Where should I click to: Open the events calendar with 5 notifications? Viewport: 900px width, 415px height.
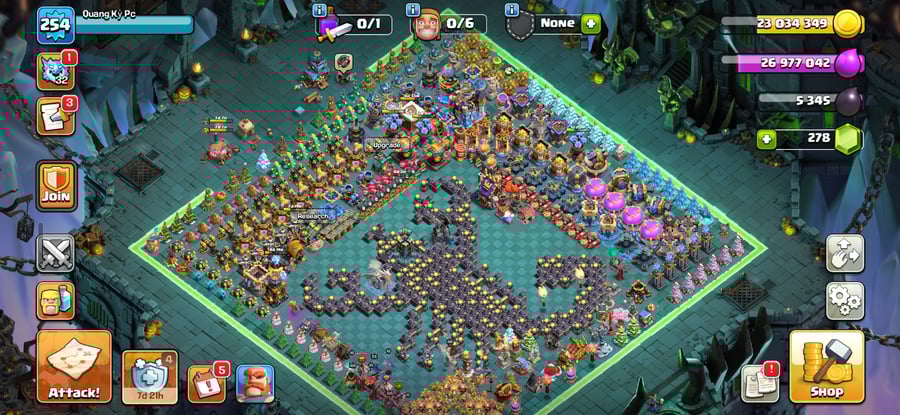(x=207, y=383)
